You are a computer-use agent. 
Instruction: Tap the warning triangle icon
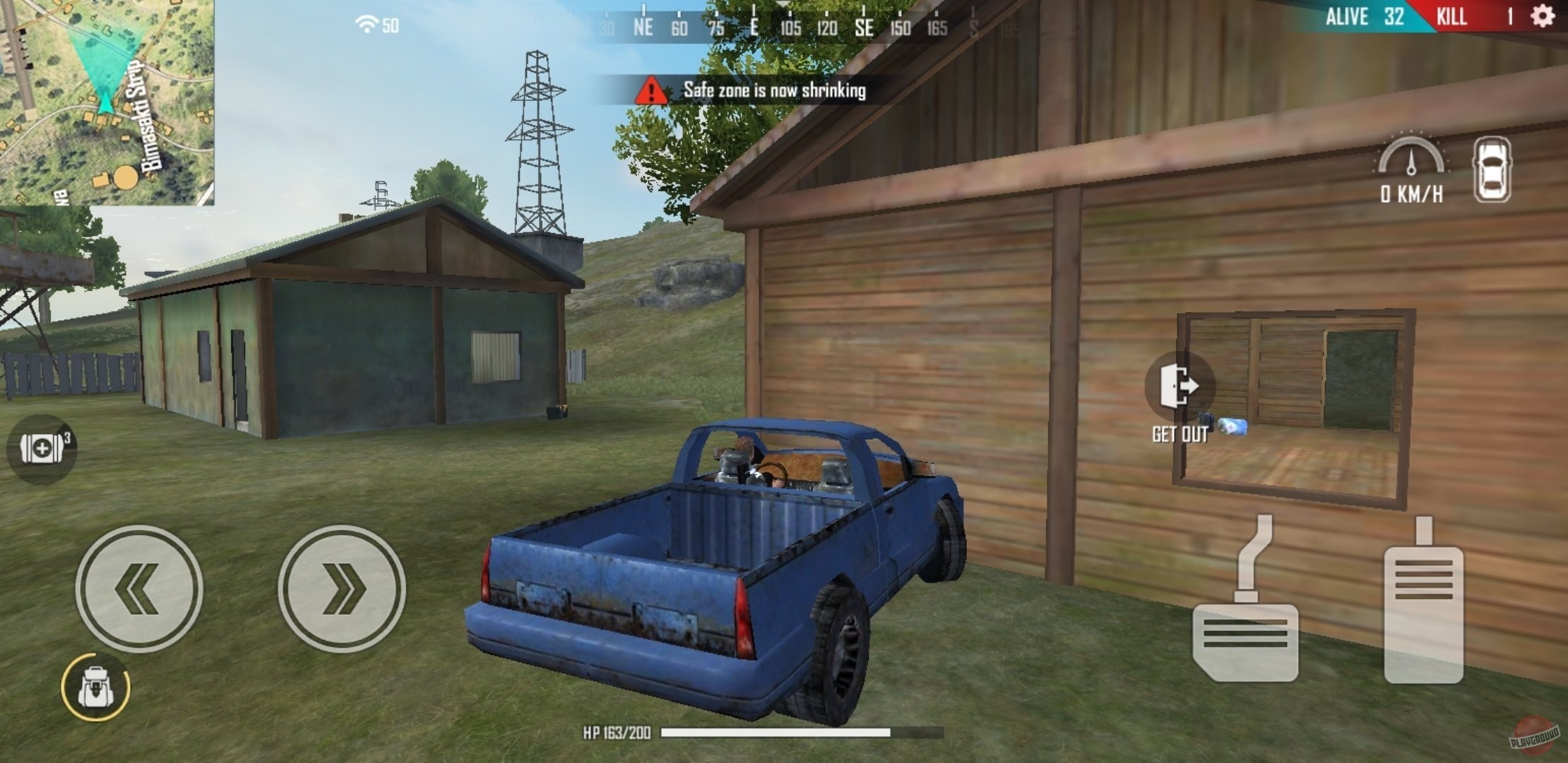click(652, 90)
